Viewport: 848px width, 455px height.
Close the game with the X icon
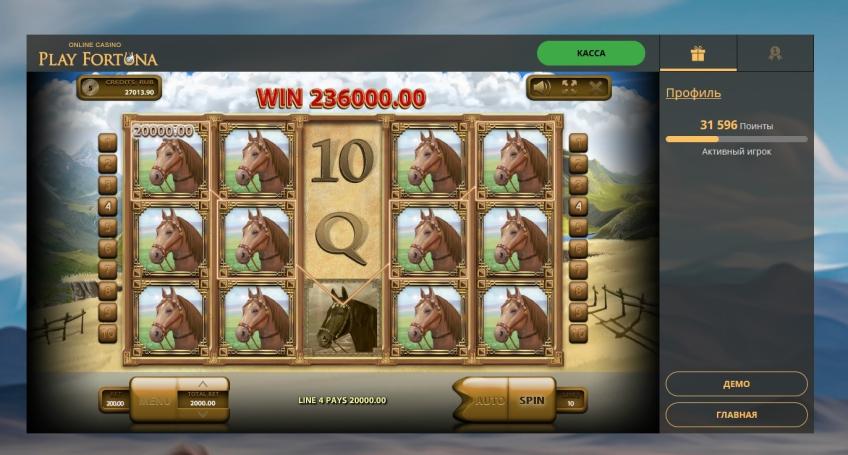click(x=597, y=87)
